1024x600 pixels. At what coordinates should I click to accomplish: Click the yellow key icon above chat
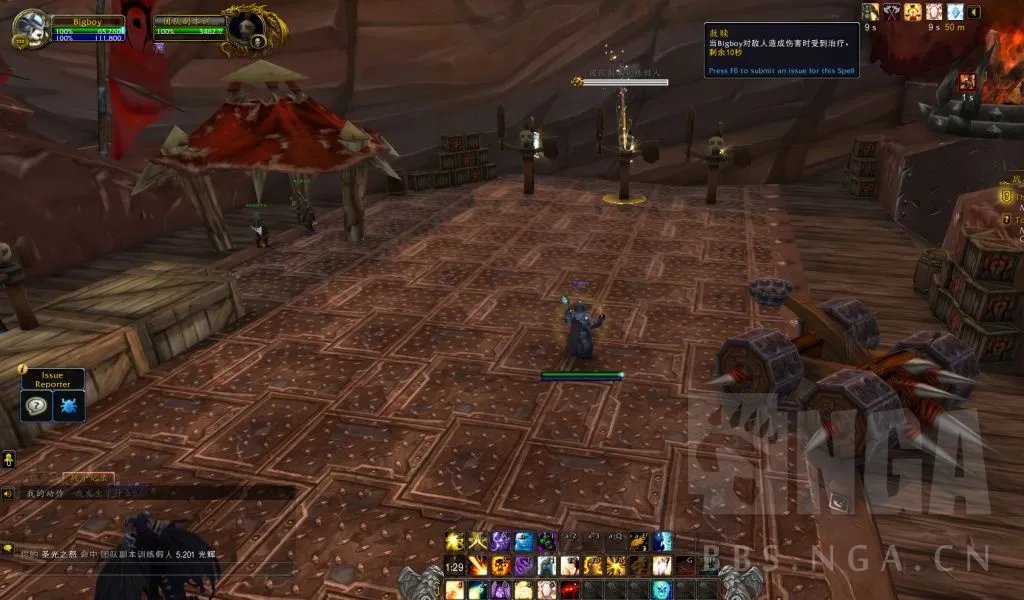(8, 459)
